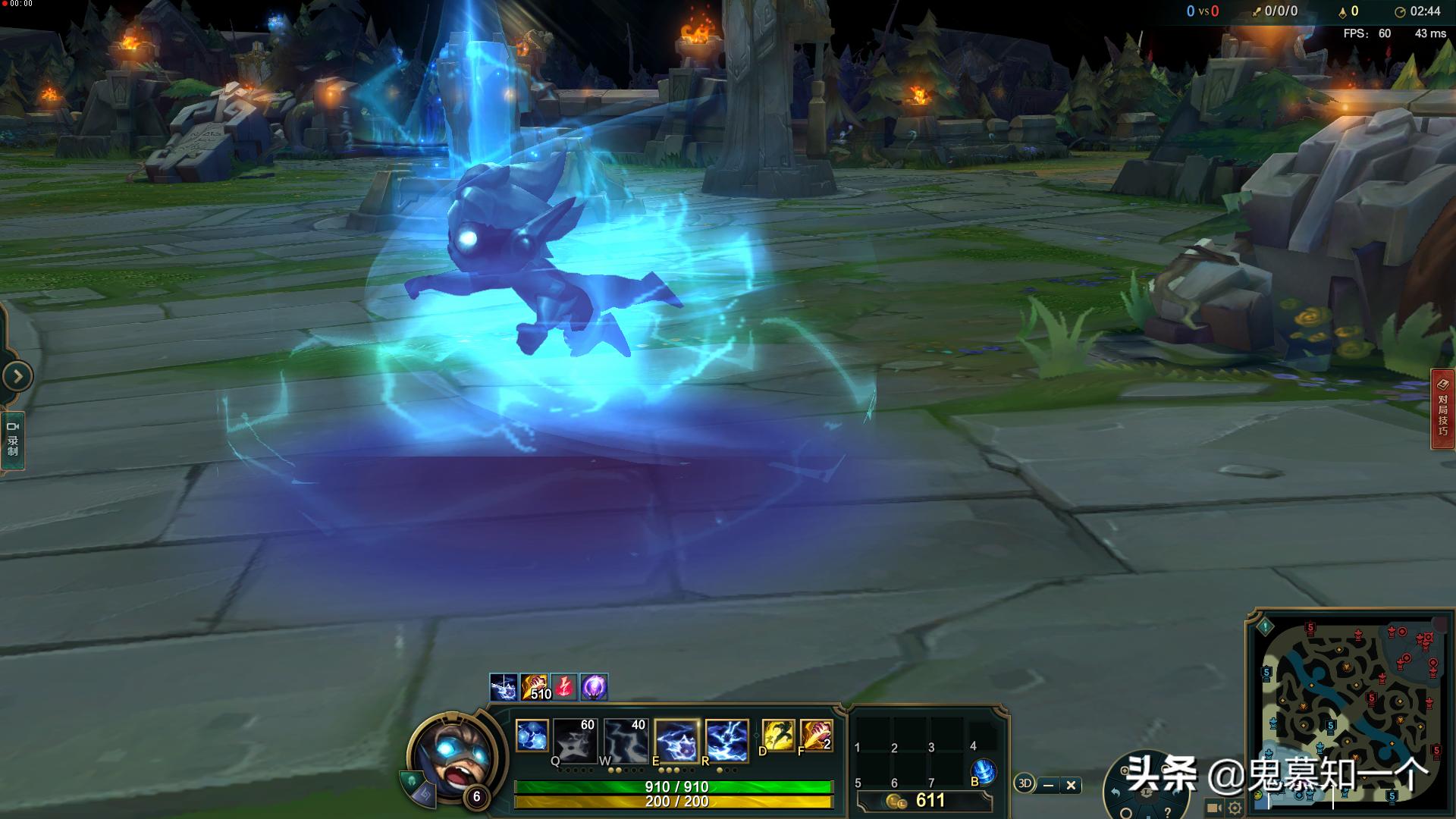The width and height of the screenshot is (1456, 819).
Task: Activate the blue Recall (B) button
Action: [x=983, y=771]
